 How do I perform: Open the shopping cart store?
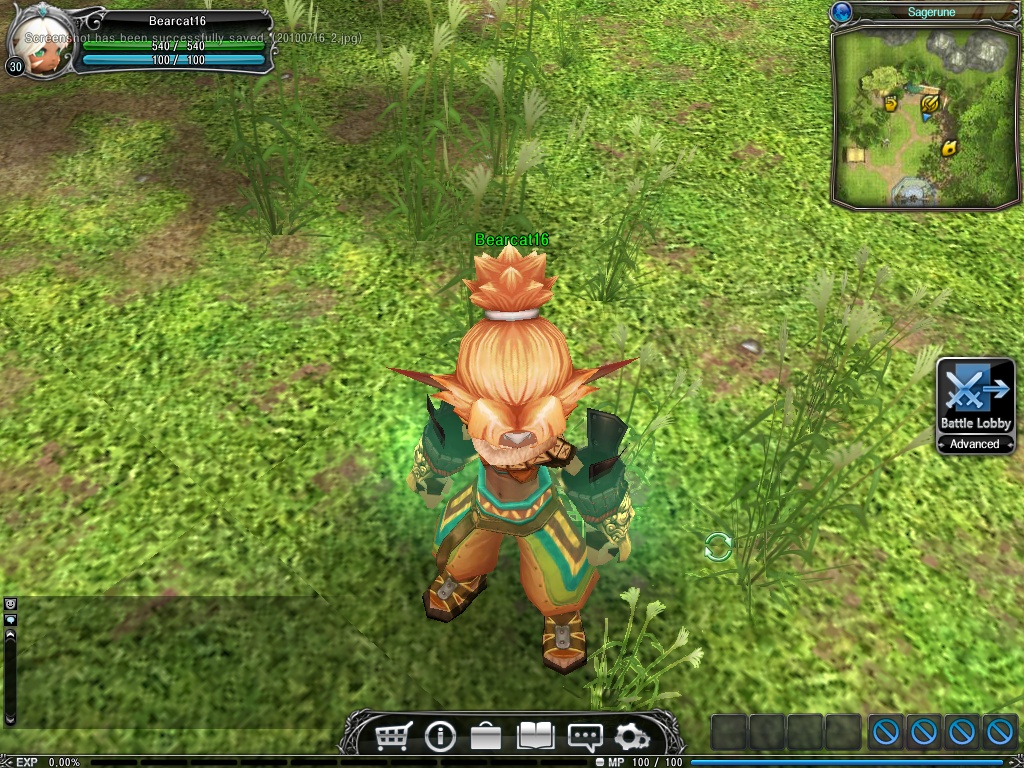click(393, 737)
